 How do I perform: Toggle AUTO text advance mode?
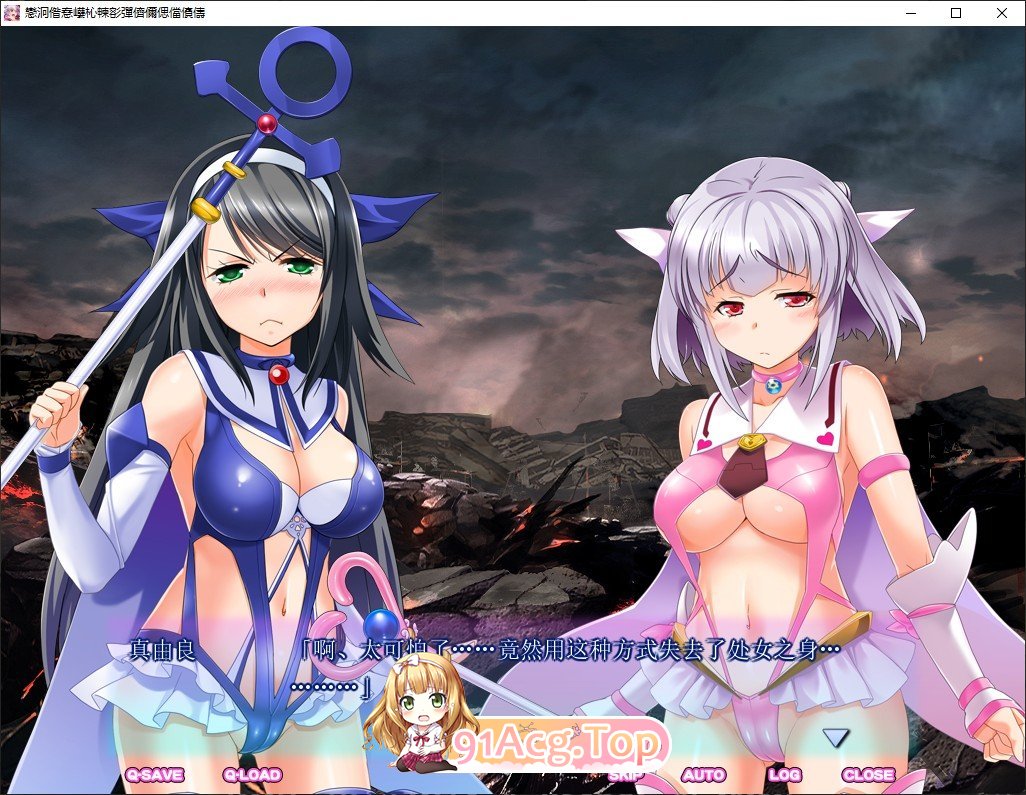[704, 774]
